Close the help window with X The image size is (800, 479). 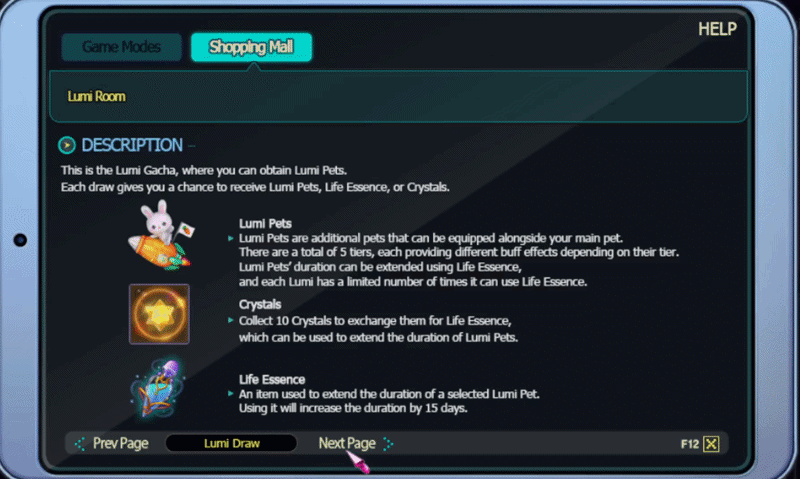[x=711, y=444]
